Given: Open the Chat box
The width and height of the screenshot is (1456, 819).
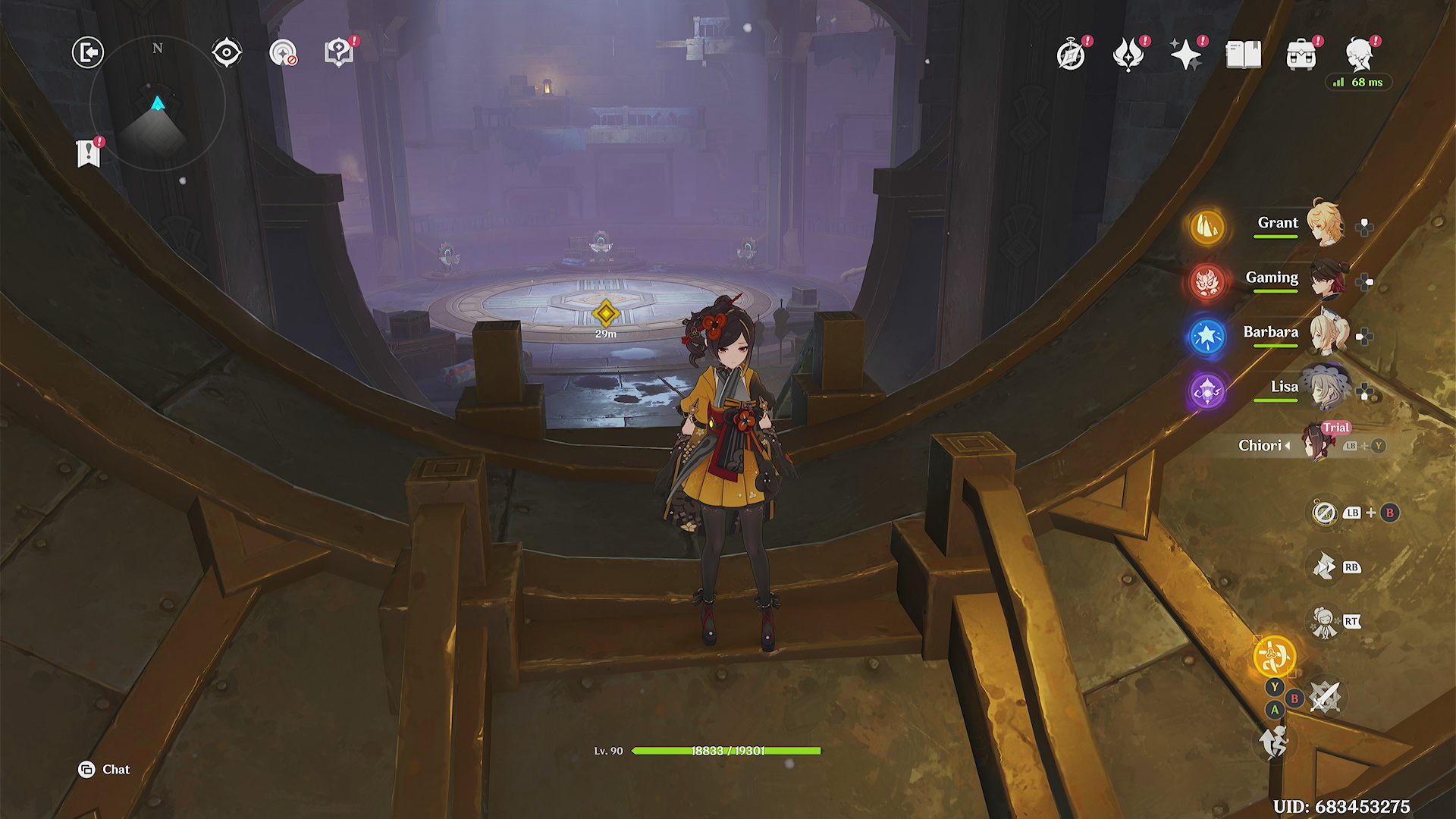Looking at the screenshot, I should tap(105, 770).
